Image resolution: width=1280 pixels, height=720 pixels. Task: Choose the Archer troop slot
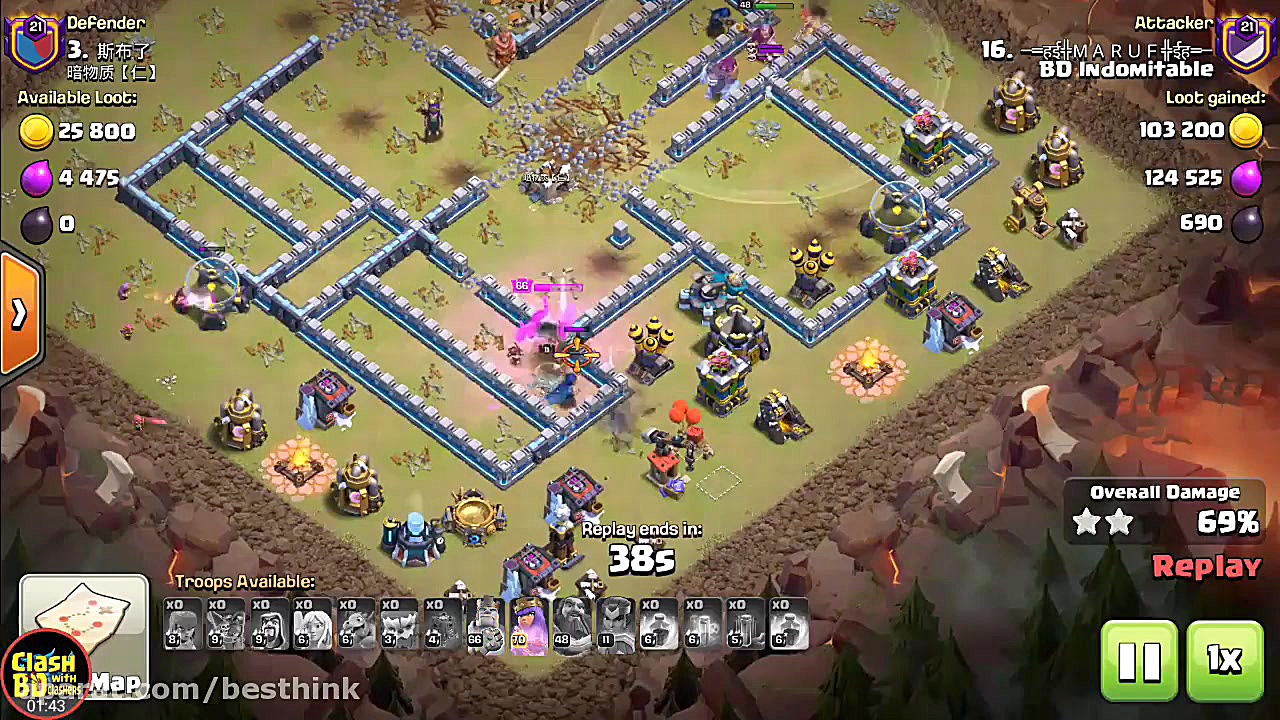182,626
